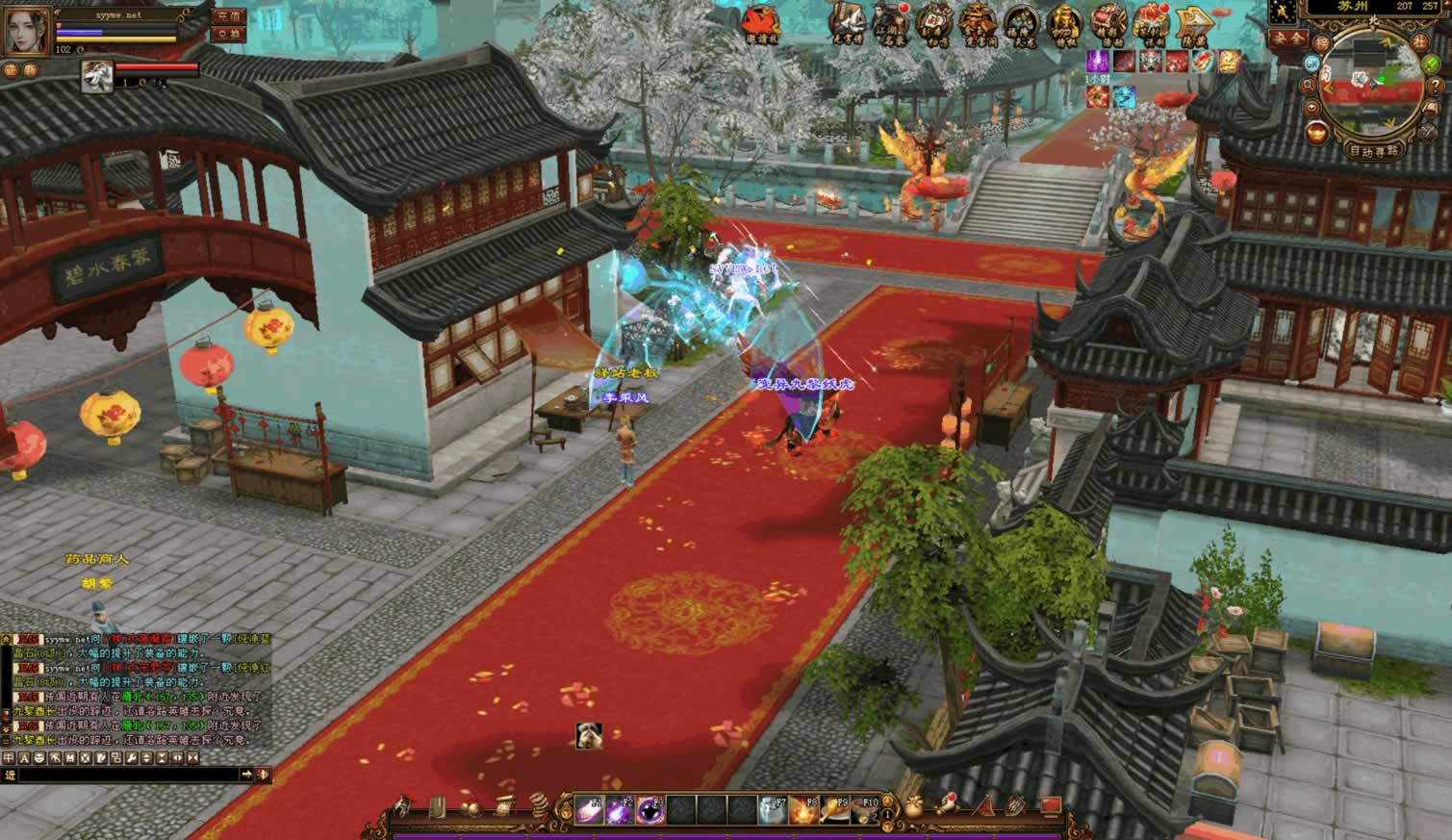Image resolution: width=1452 pixels, height=840 pixels.
Task: Select the white horse pet portrait
Action: click(x=97, y=77)
